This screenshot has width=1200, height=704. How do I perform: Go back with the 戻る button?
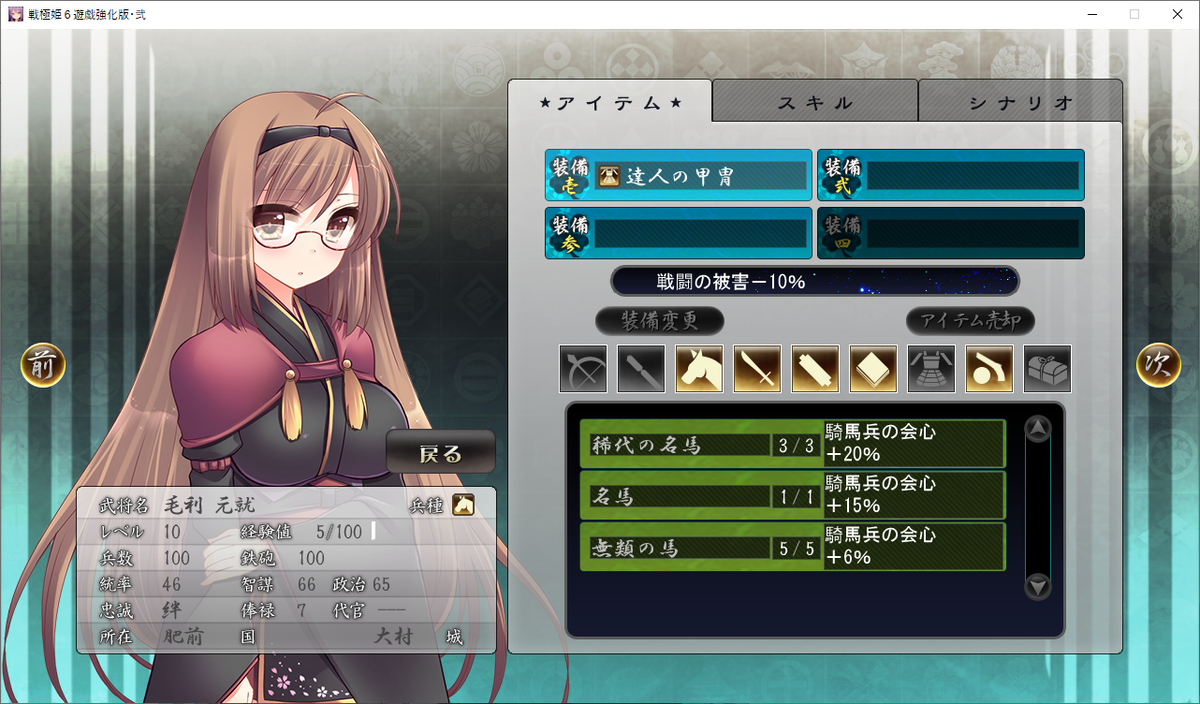tap(440, 453)
